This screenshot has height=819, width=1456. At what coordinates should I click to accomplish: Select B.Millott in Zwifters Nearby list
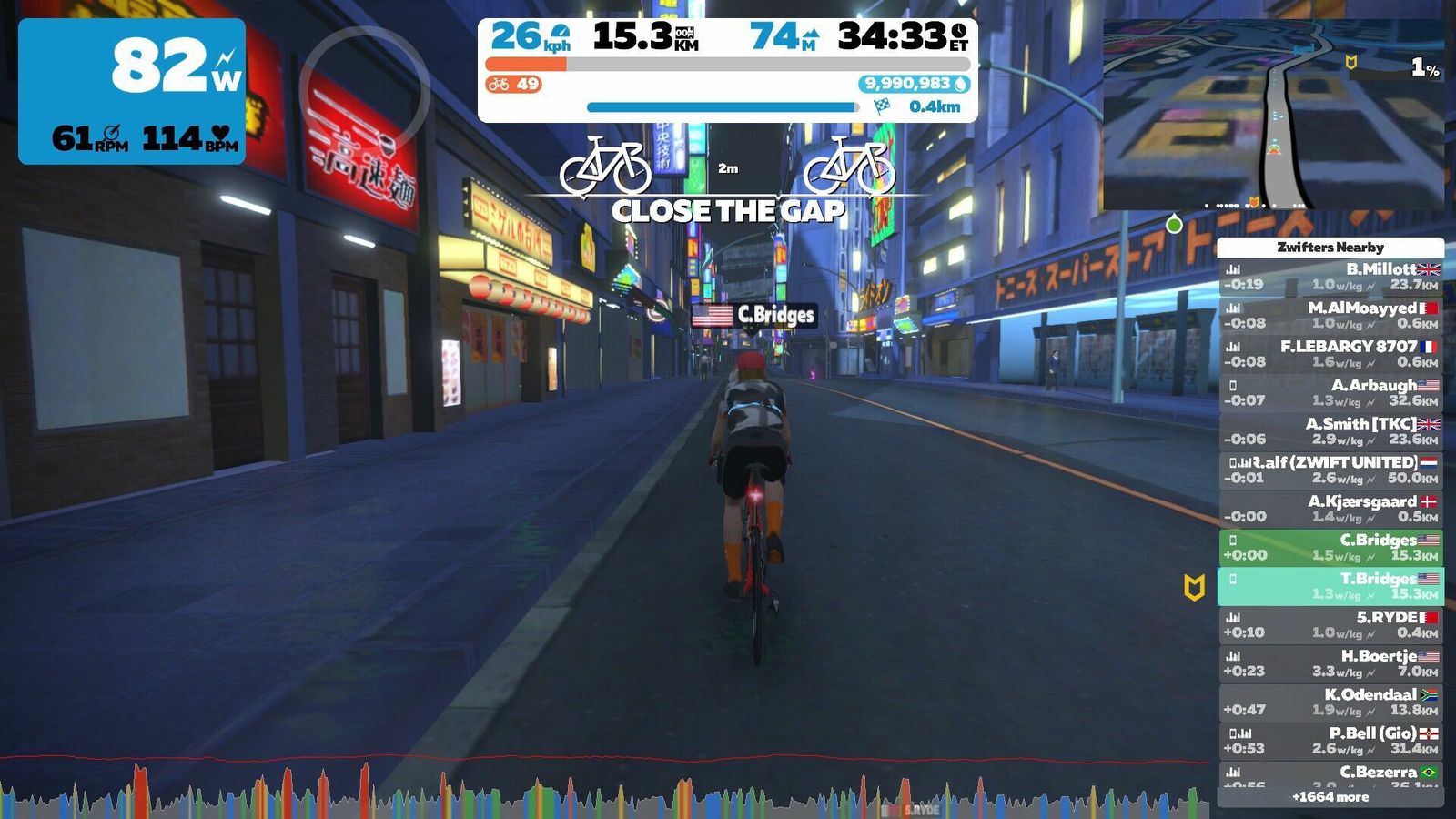[1330, 277]
